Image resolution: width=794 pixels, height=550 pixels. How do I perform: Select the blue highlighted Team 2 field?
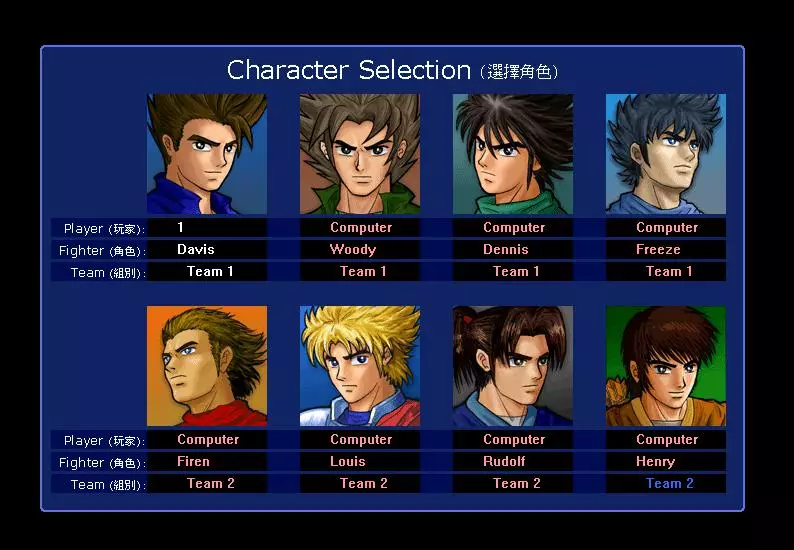[666, 484]
